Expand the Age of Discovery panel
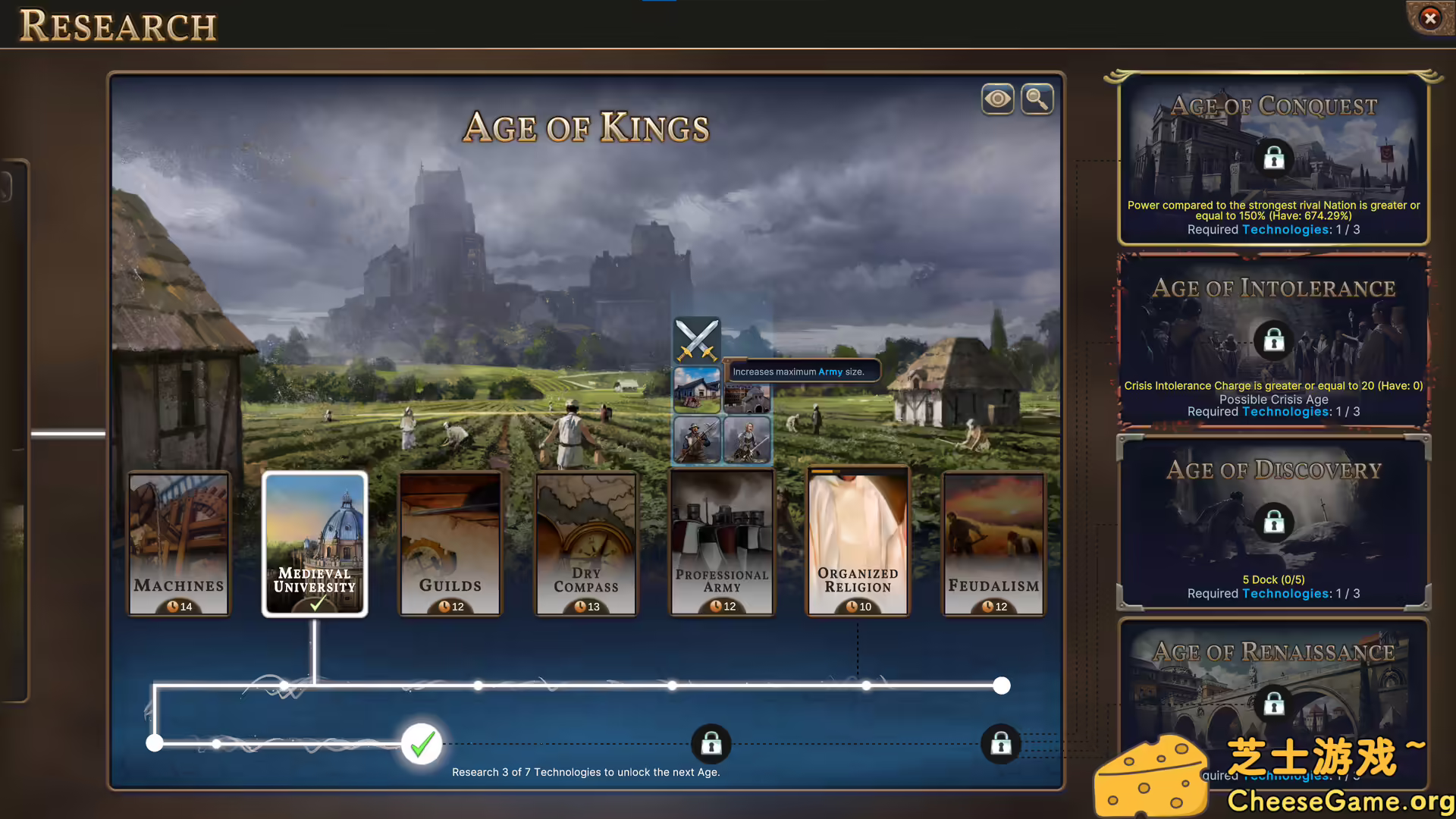Image resolution: width=1456 pixels, height=819 pixels. click(x=1273, y=522)
